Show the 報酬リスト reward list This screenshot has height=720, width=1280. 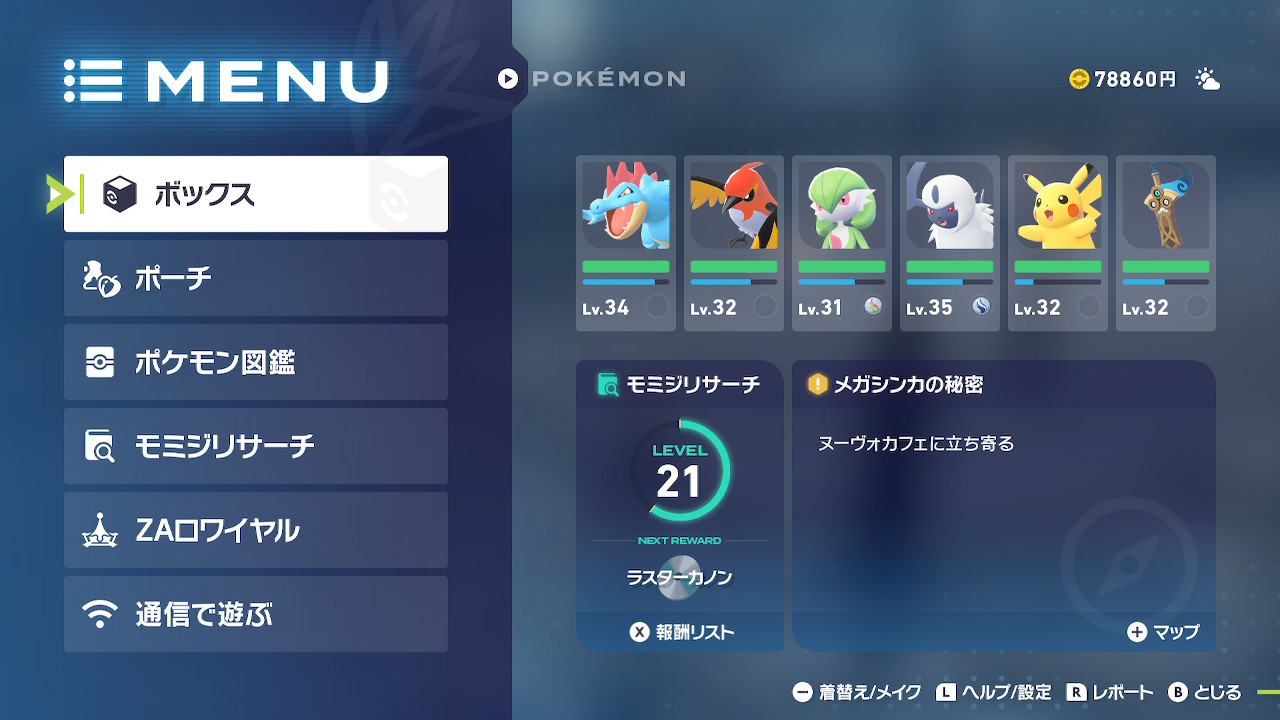coord(681,632)
